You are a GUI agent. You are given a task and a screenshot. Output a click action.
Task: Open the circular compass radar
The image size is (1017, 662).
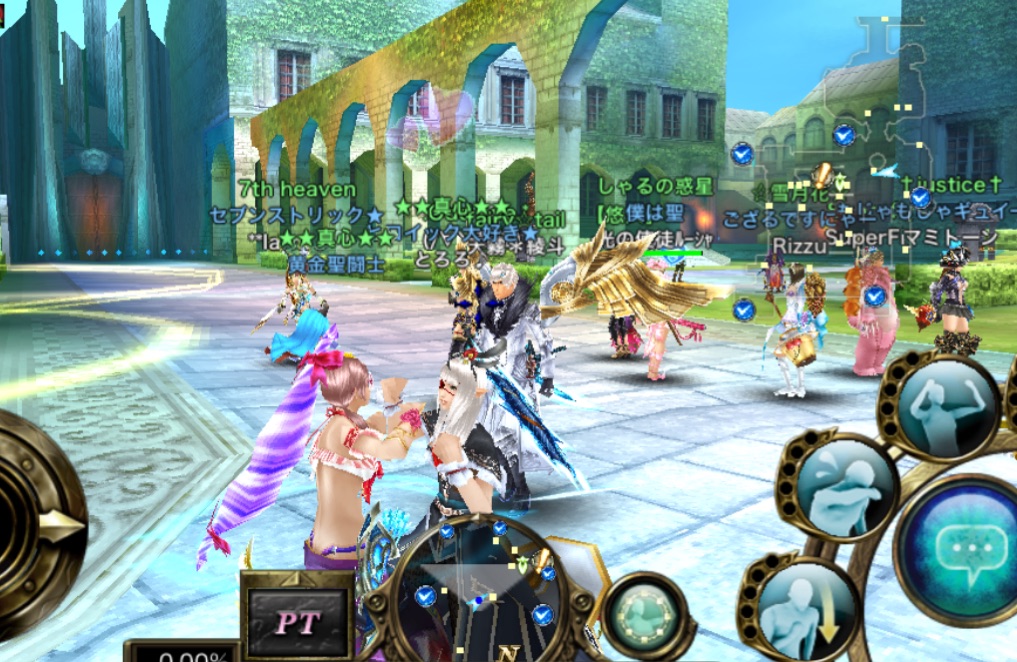[482, 591]
